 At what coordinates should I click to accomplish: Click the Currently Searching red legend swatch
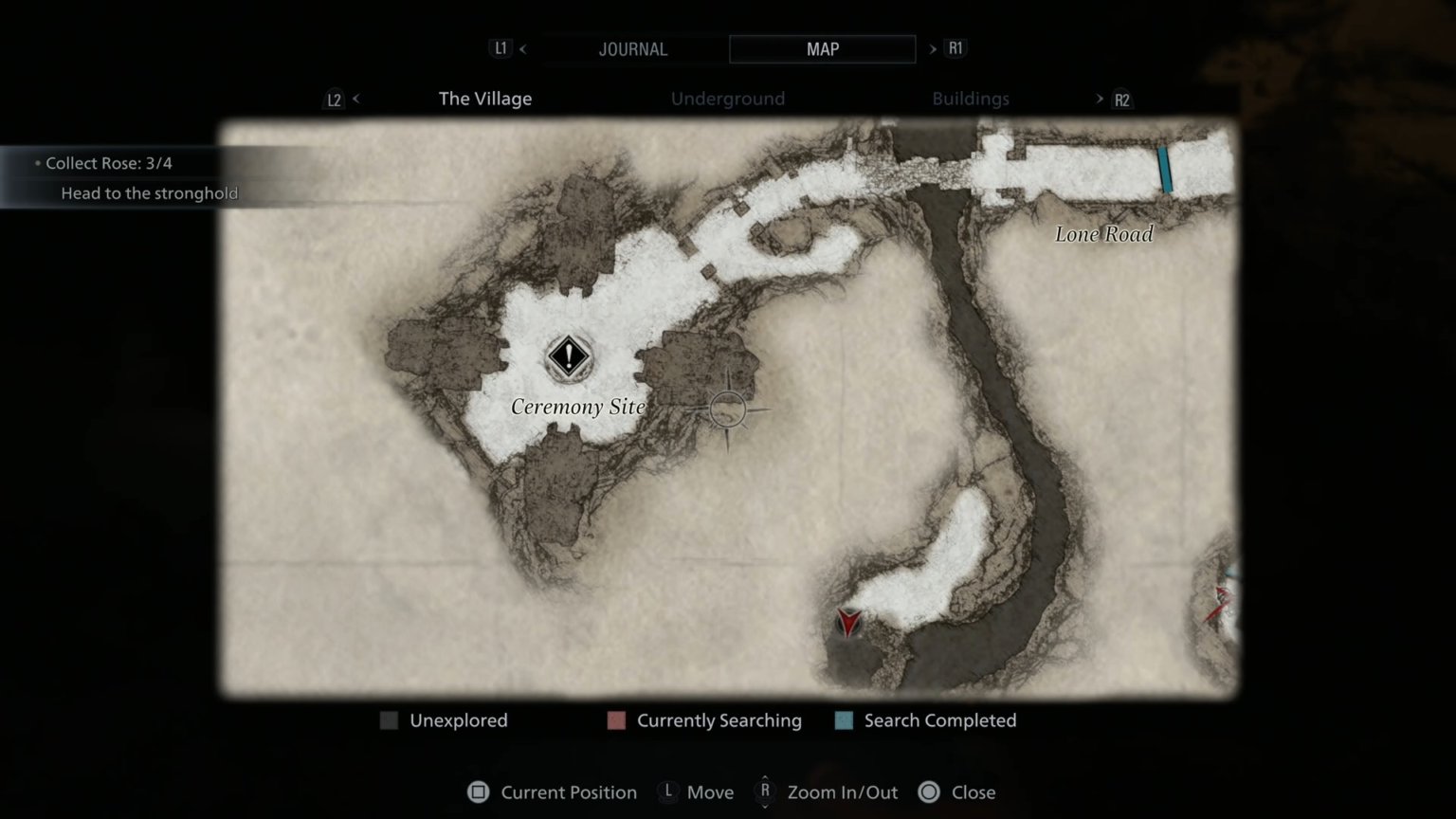click(x=616, y=720)
